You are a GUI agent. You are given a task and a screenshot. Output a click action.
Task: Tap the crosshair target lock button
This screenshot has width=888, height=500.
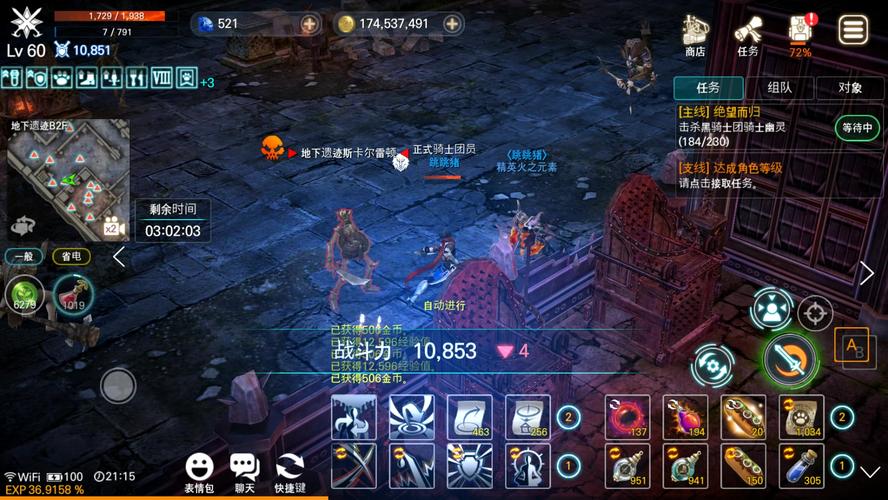click(x=815, y=313)
